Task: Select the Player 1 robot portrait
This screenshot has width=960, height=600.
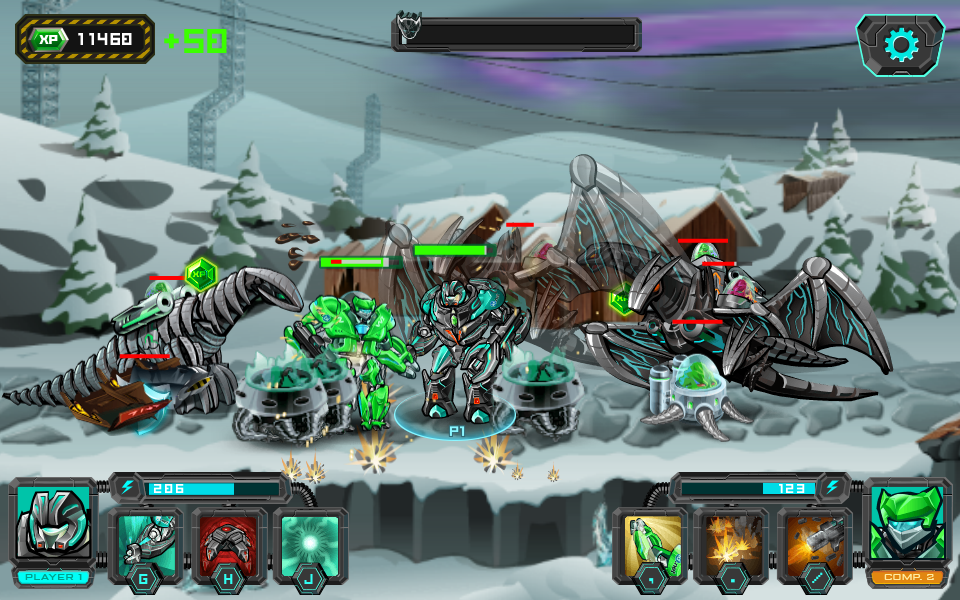Action: (53, 524)
